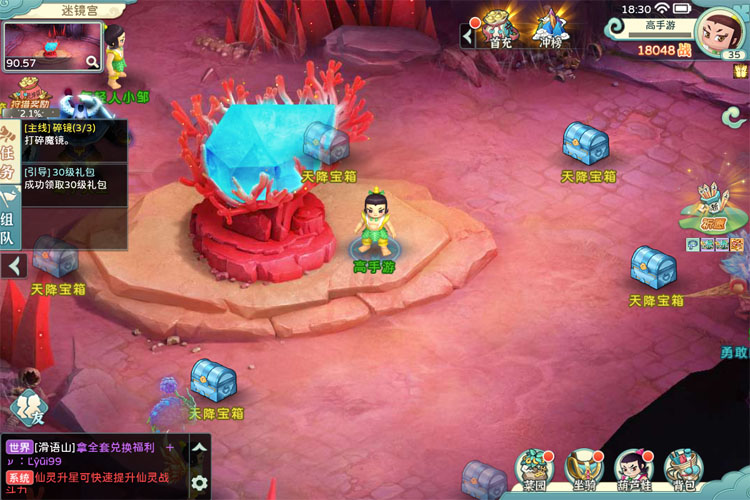Image resolution: width=750 pixels, height=500 pixels.
Task: Open the 坐骑 mount menu
Action: pyautogui.click(x=583, y=470)
